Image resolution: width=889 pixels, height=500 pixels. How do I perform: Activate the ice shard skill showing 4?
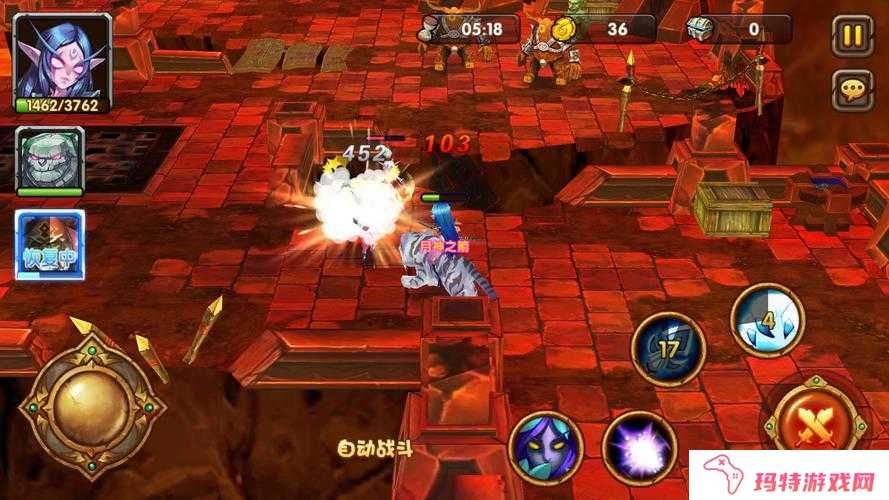click(767, 320)
